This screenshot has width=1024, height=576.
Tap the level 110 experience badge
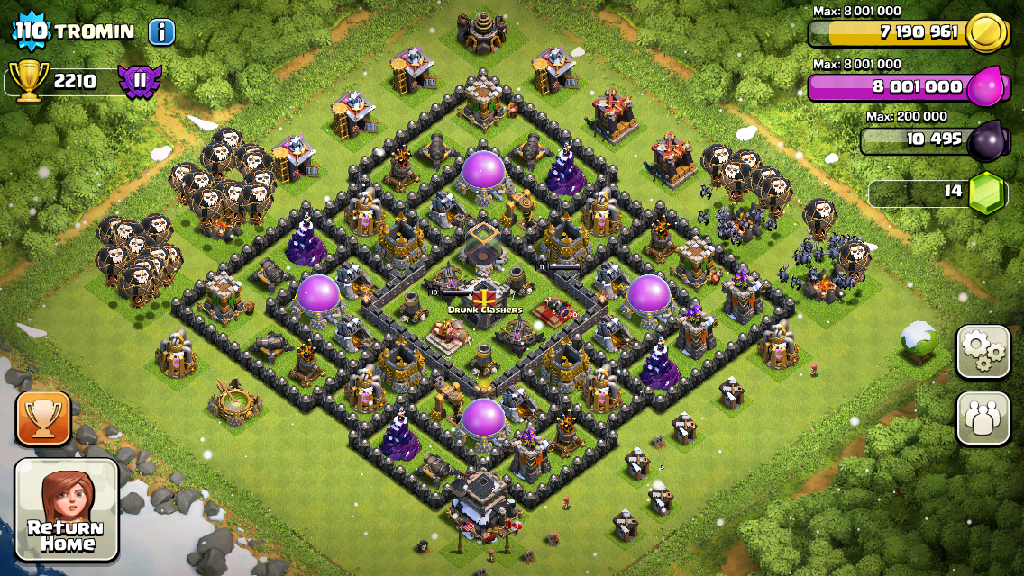[x=31, y=30]
